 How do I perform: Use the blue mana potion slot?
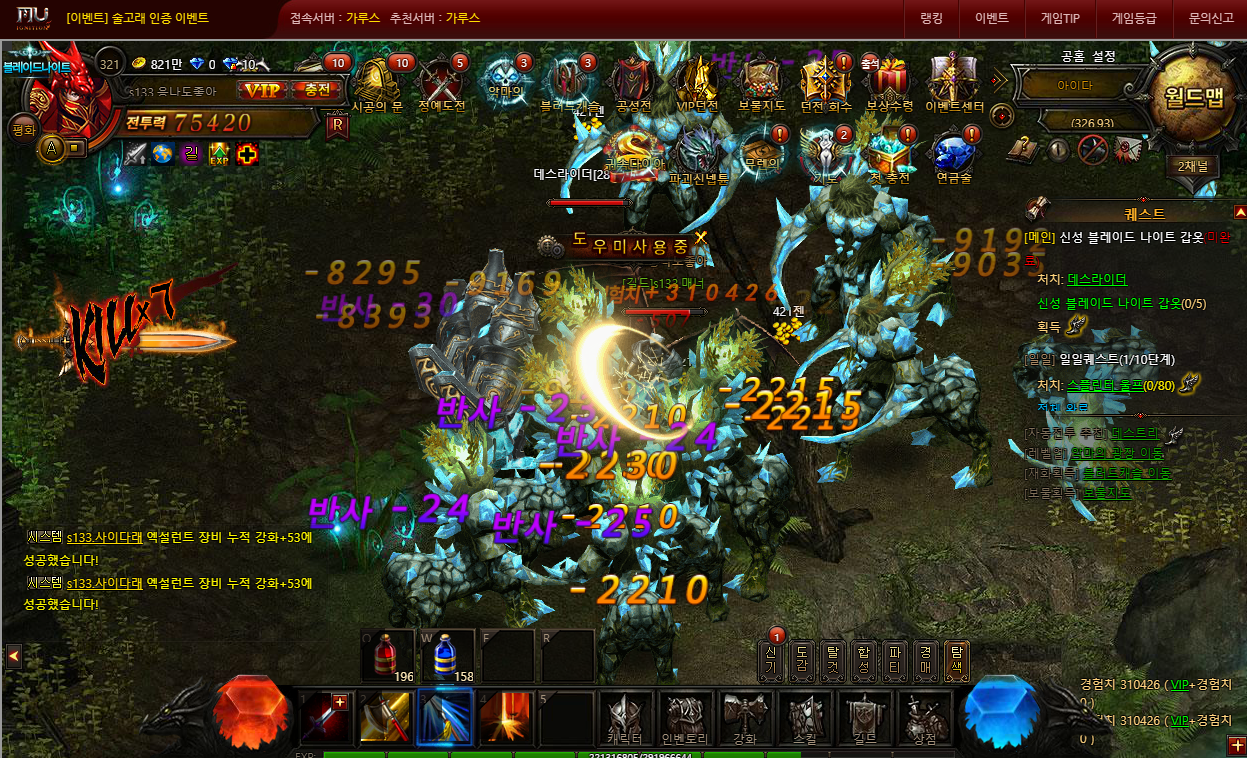(447, 656)
